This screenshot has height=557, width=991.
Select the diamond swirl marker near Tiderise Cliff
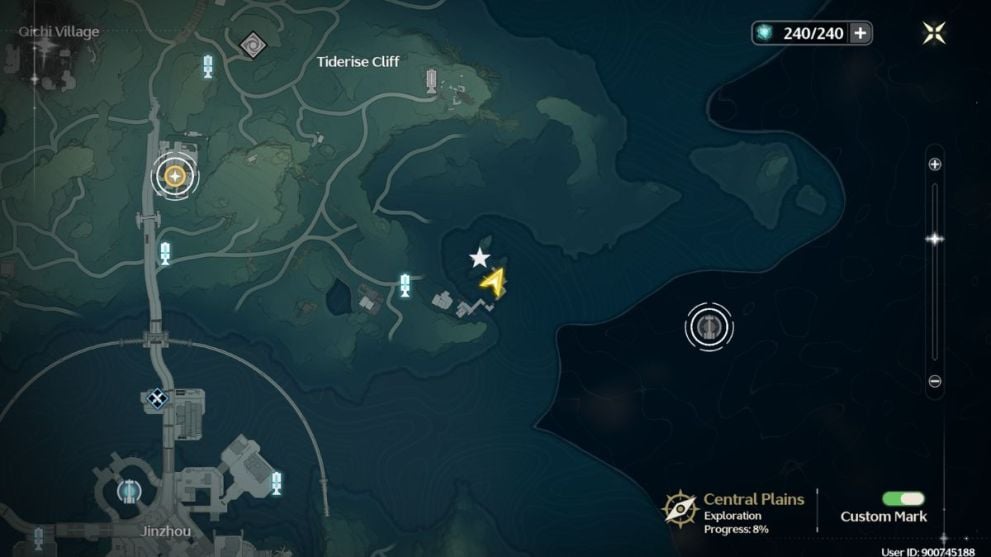[250, 43]
